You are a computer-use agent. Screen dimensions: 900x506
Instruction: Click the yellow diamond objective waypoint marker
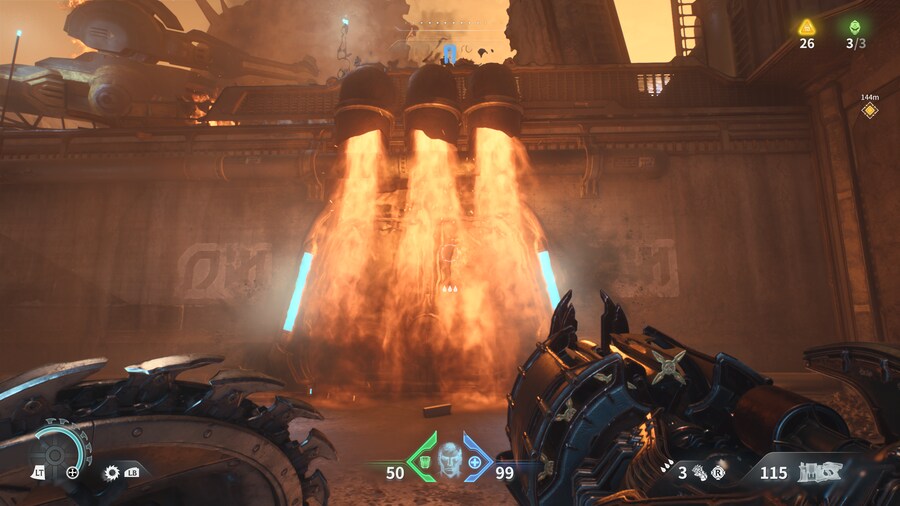pos(870,110)
